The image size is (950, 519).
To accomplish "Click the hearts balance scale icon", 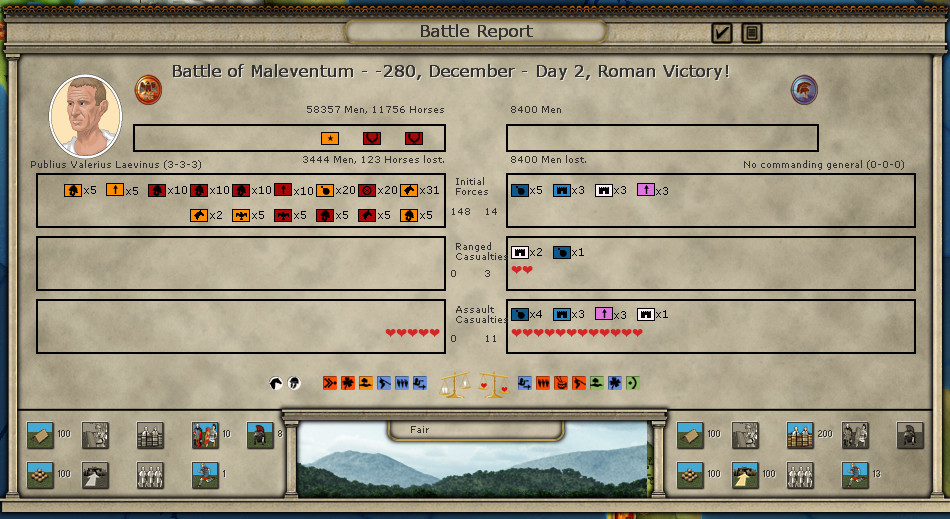I will [x=494, y=384].
